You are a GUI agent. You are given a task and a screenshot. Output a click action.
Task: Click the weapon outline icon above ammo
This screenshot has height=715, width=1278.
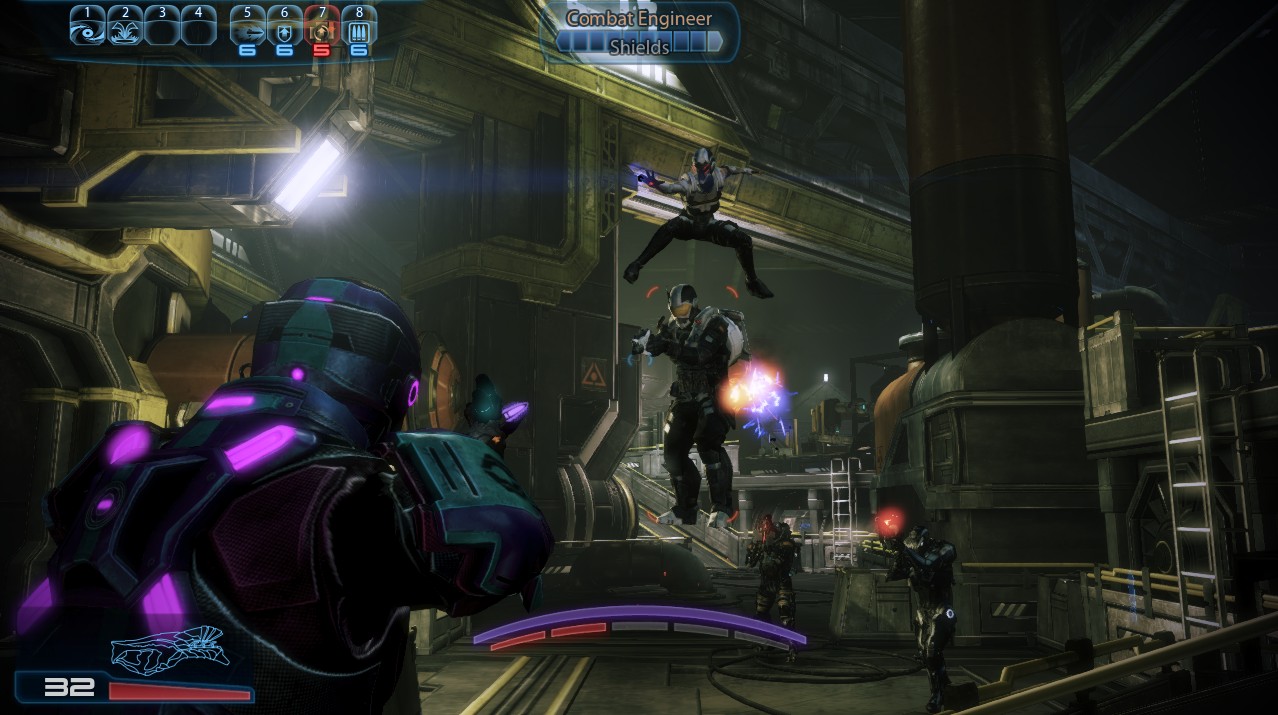170,646
